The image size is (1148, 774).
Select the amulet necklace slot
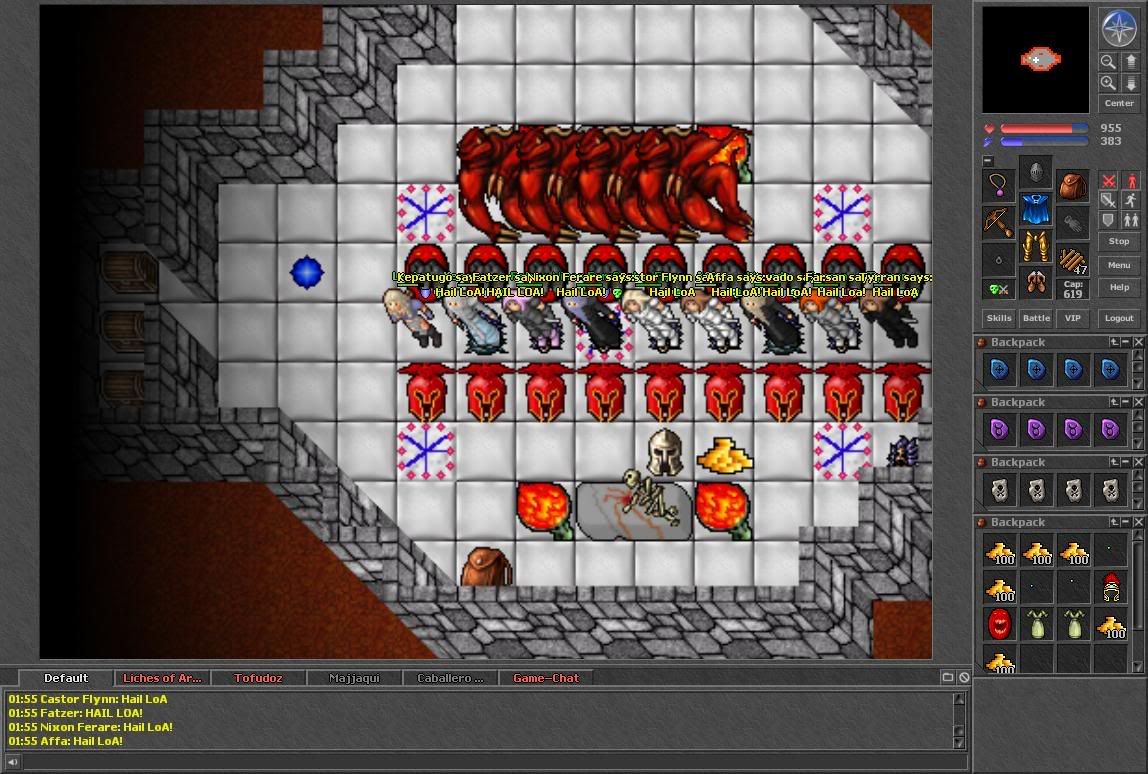(999, 186)
